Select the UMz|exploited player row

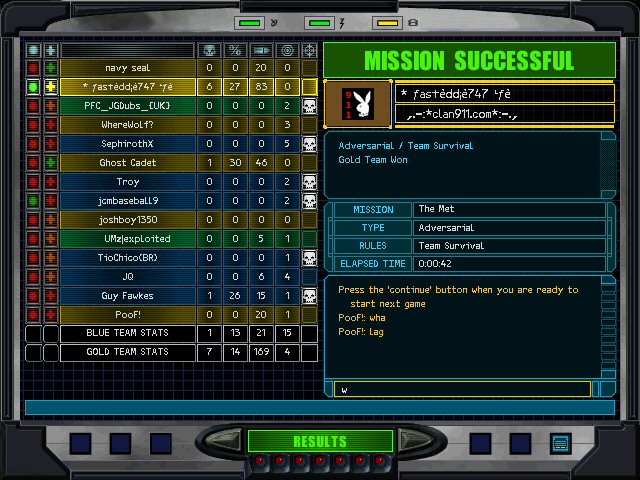pos(127,239)
